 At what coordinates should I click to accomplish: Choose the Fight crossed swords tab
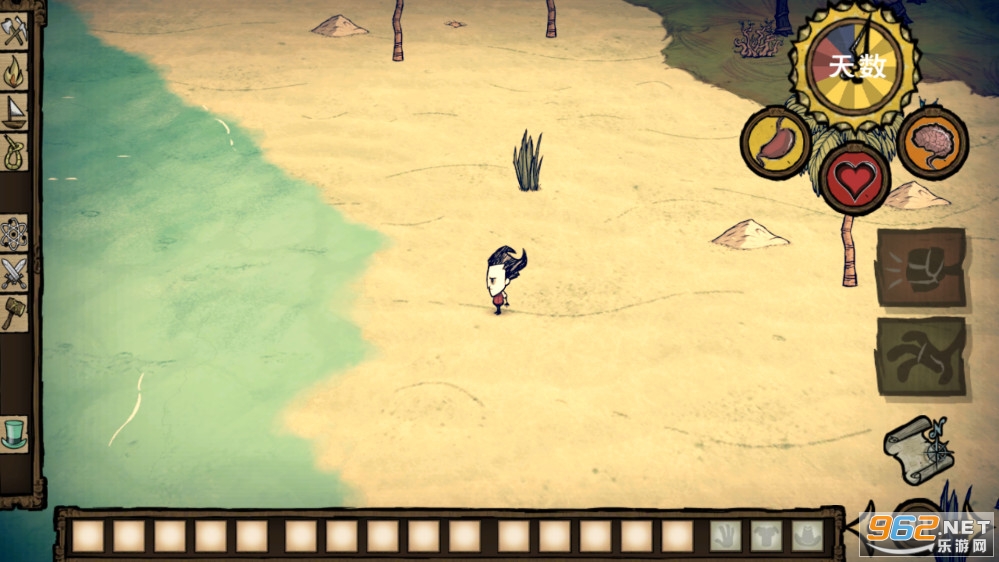pyautogui.click(x=14, y=272)
